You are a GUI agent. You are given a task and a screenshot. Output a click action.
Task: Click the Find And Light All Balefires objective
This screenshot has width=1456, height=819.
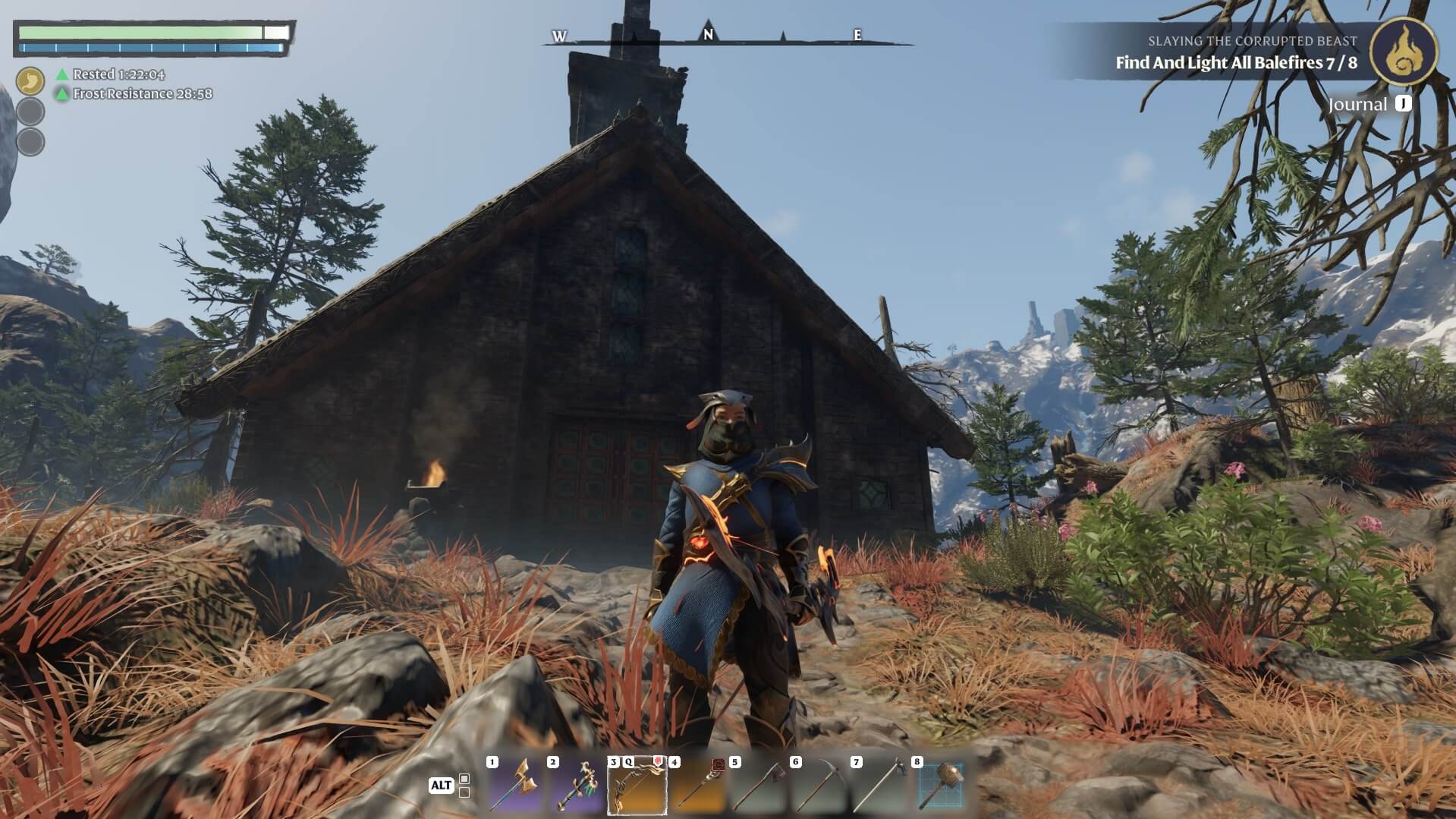[1236, 63]
